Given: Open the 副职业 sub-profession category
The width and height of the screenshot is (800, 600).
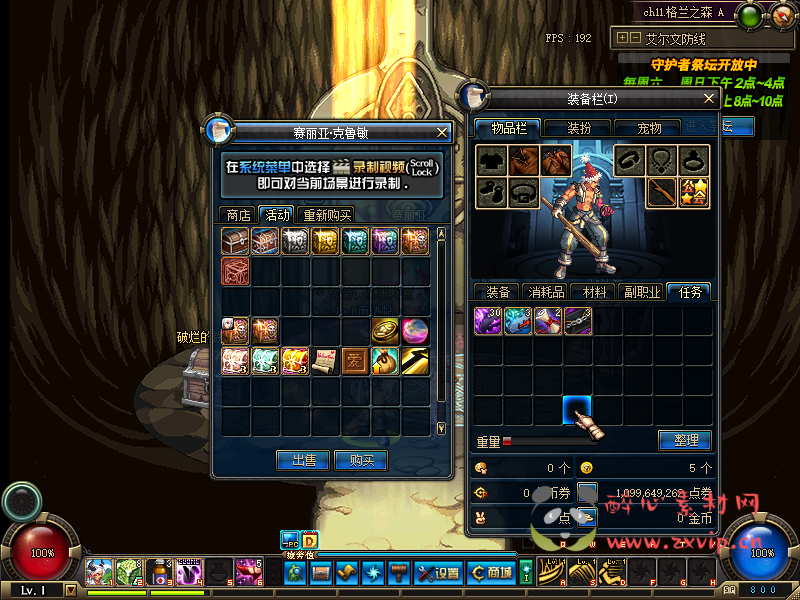Looking at the screenshot, I should (641, 292).
